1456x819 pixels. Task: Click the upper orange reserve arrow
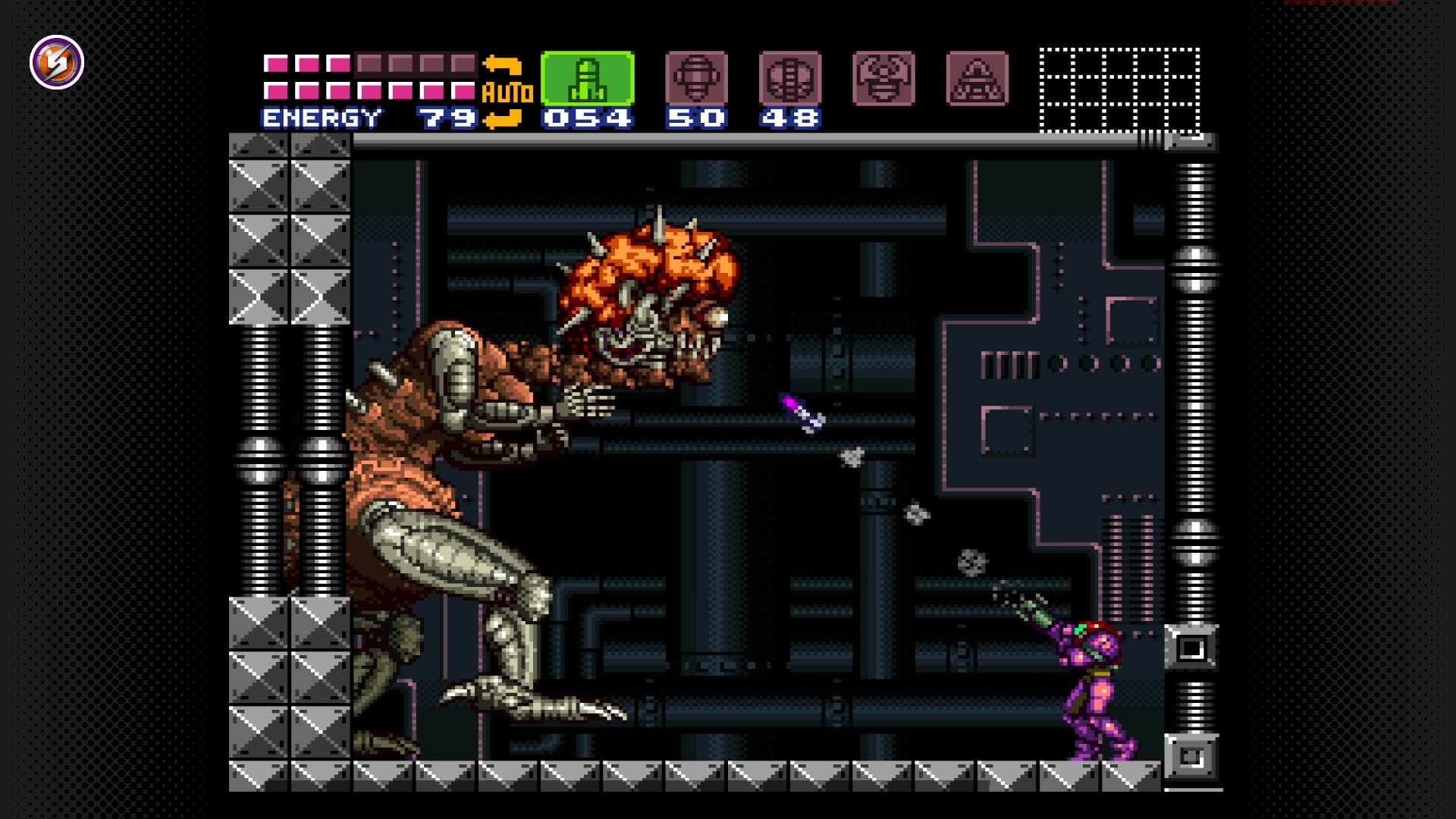[x=503, y=64]
